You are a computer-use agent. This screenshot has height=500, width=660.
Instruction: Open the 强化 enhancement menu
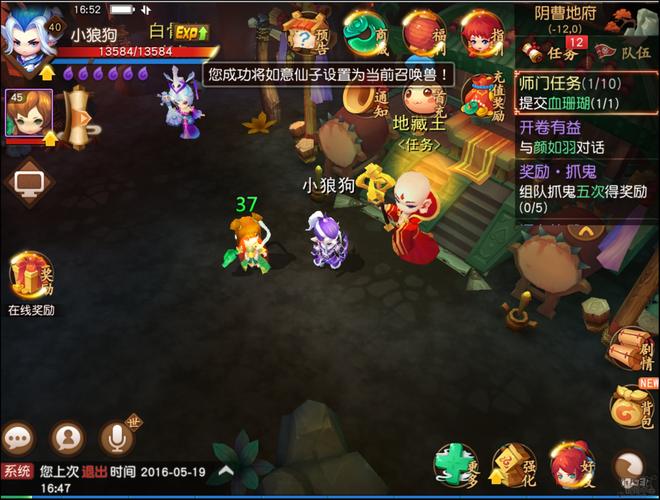coord(515,466)
